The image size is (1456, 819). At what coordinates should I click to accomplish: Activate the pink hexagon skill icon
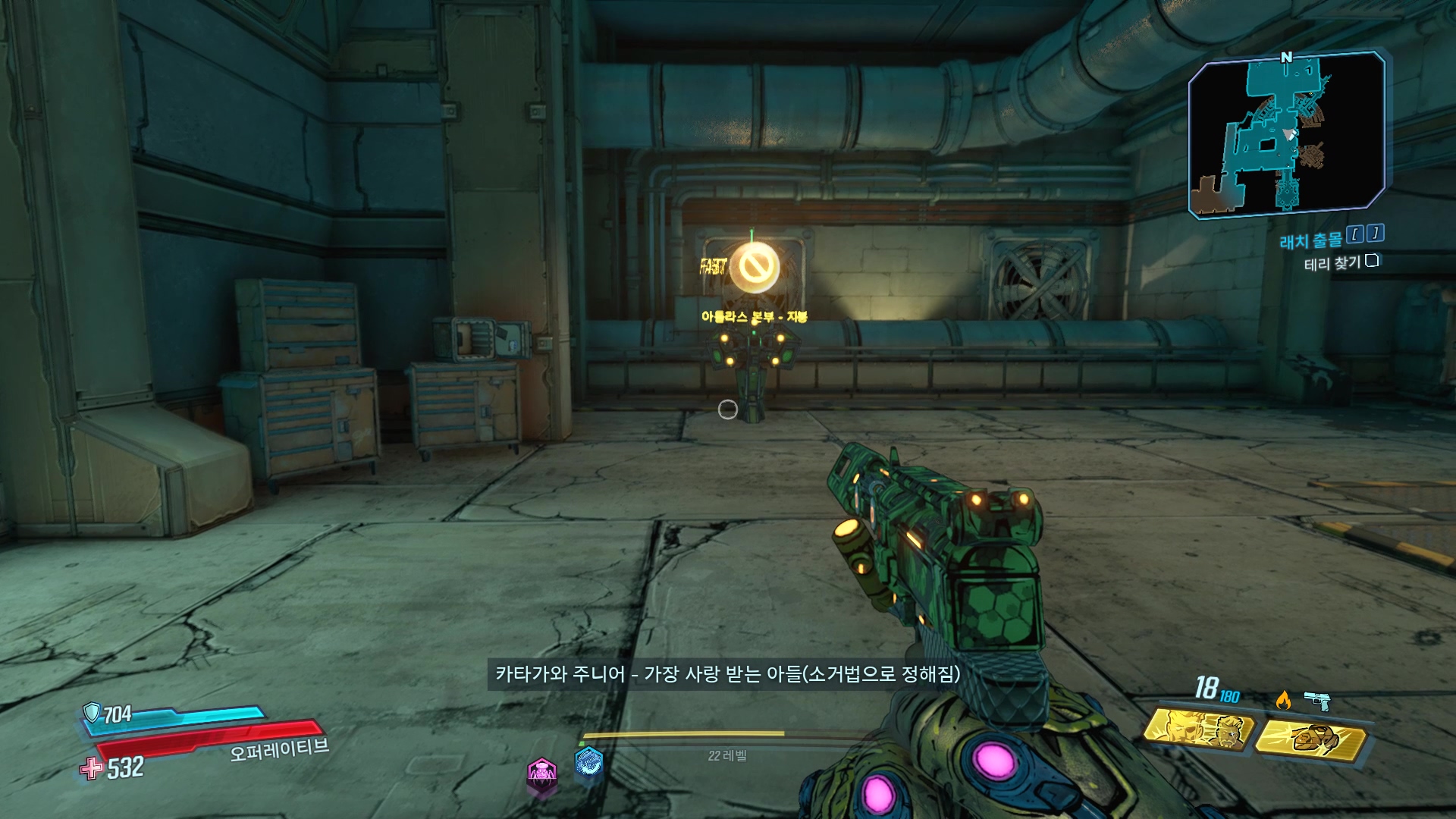tap(541, 773)
